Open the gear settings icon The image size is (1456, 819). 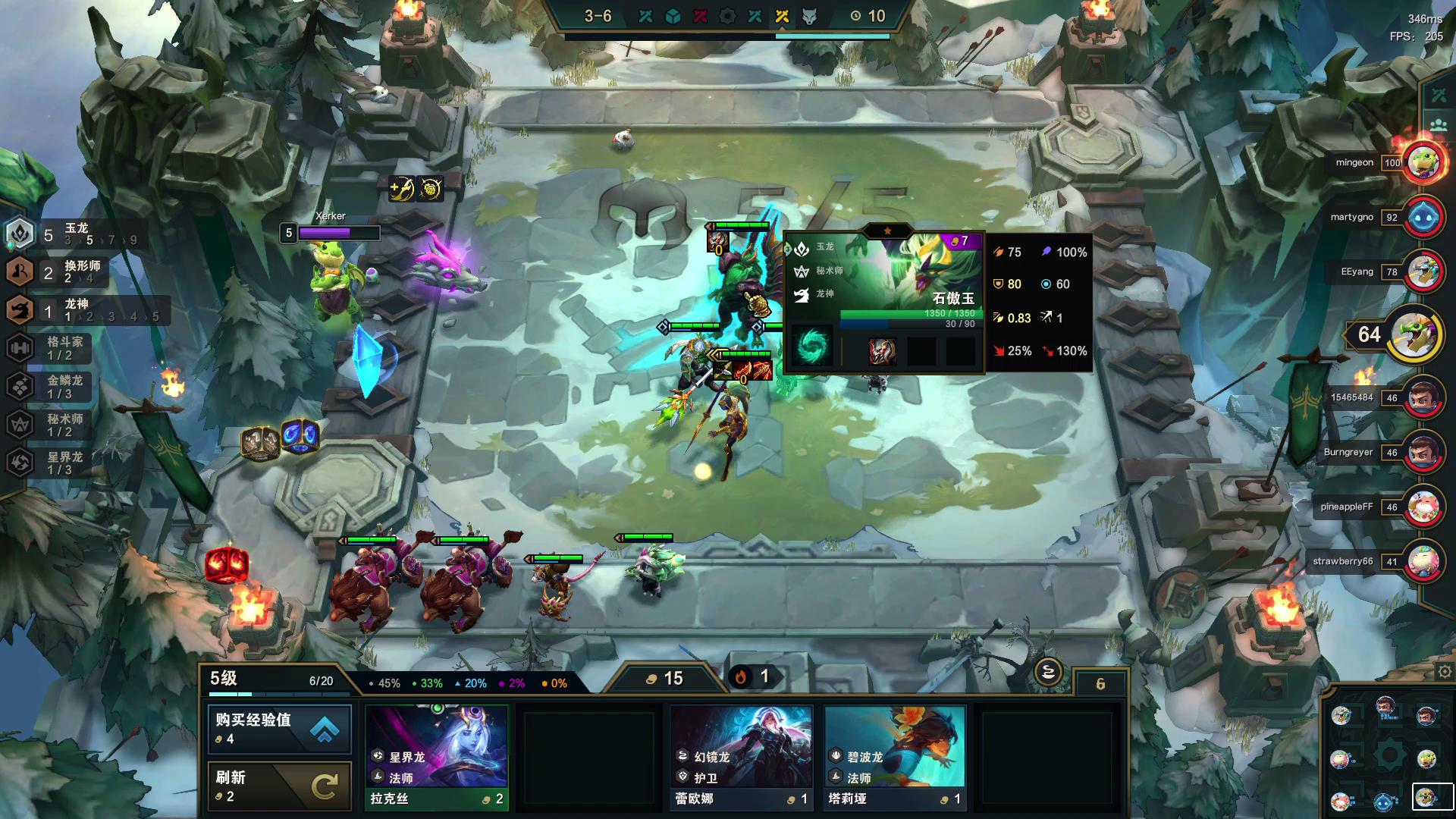click(1445, 672)
